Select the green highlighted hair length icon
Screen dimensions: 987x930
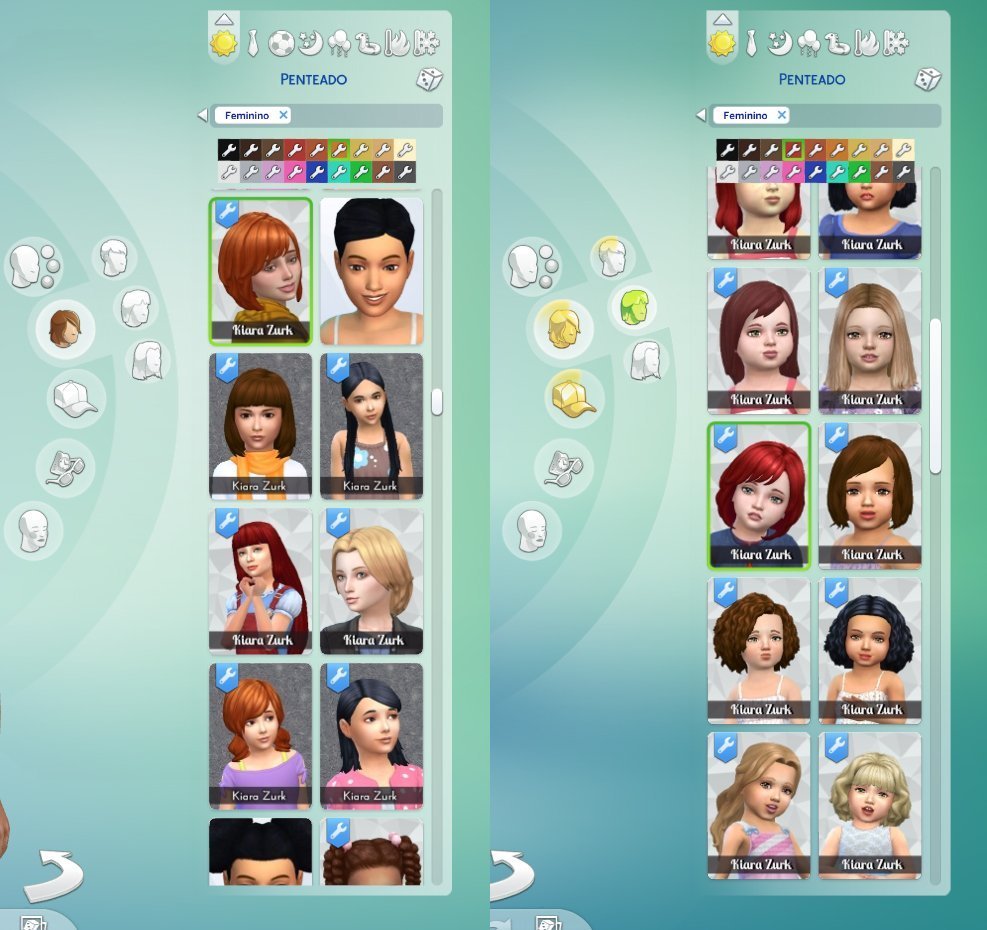coord(632,308)
